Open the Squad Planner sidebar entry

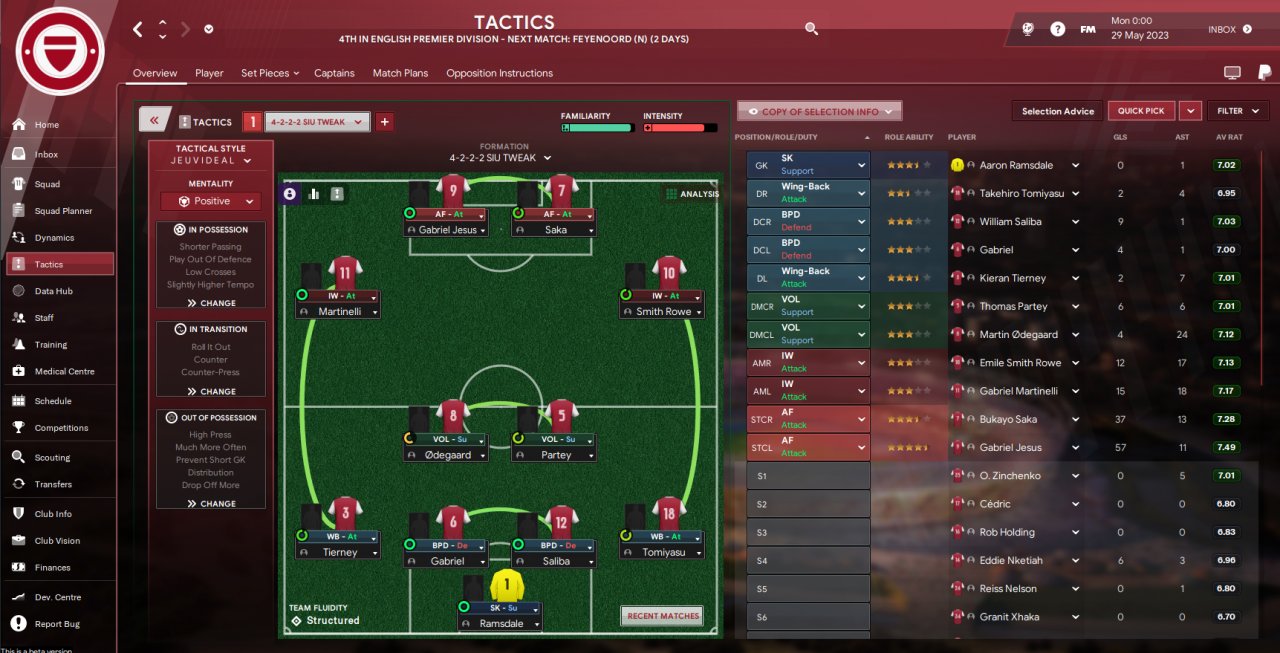(63, 211)
